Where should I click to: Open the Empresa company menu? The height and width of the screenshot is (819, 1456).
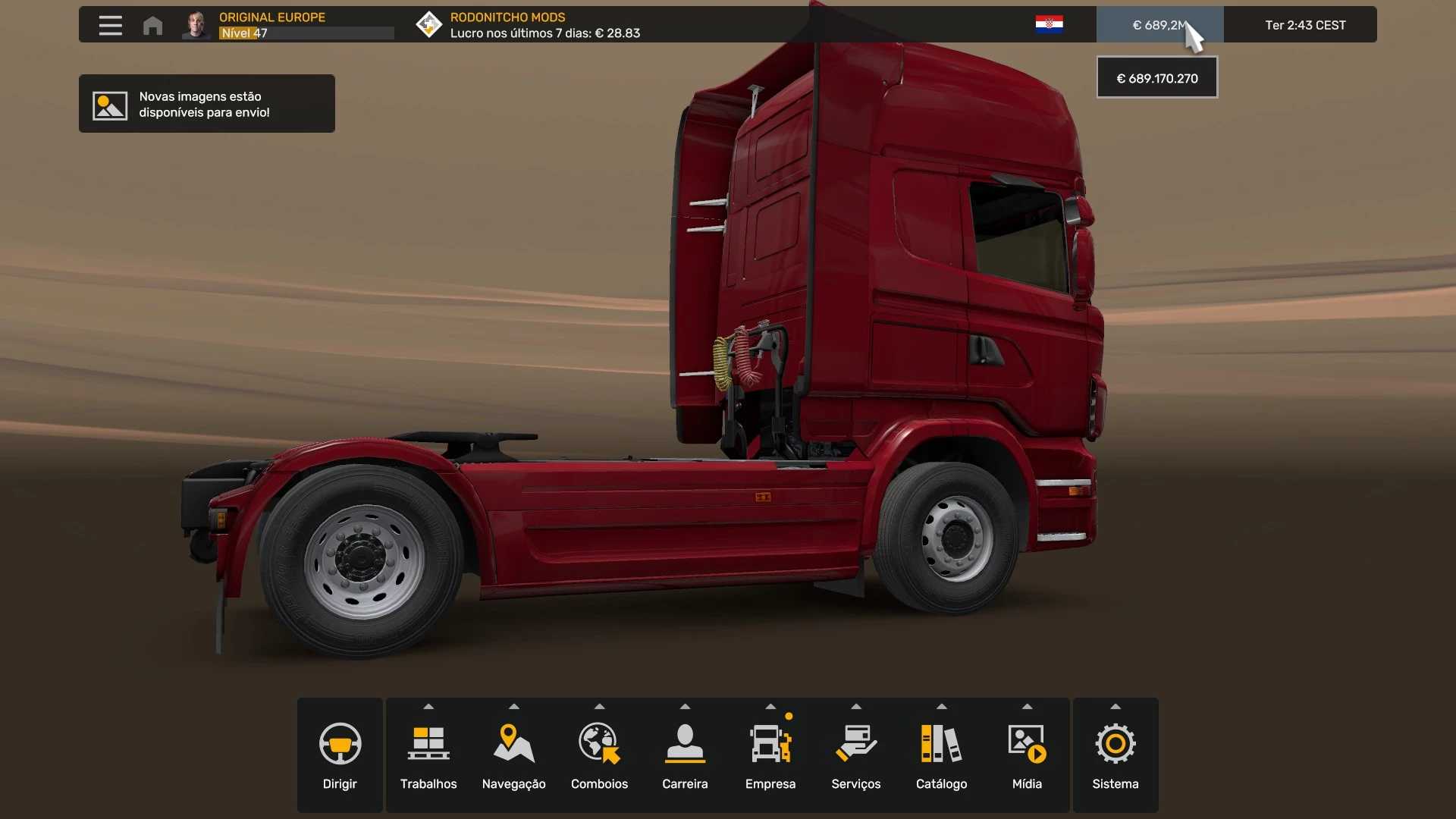[770, 755]
